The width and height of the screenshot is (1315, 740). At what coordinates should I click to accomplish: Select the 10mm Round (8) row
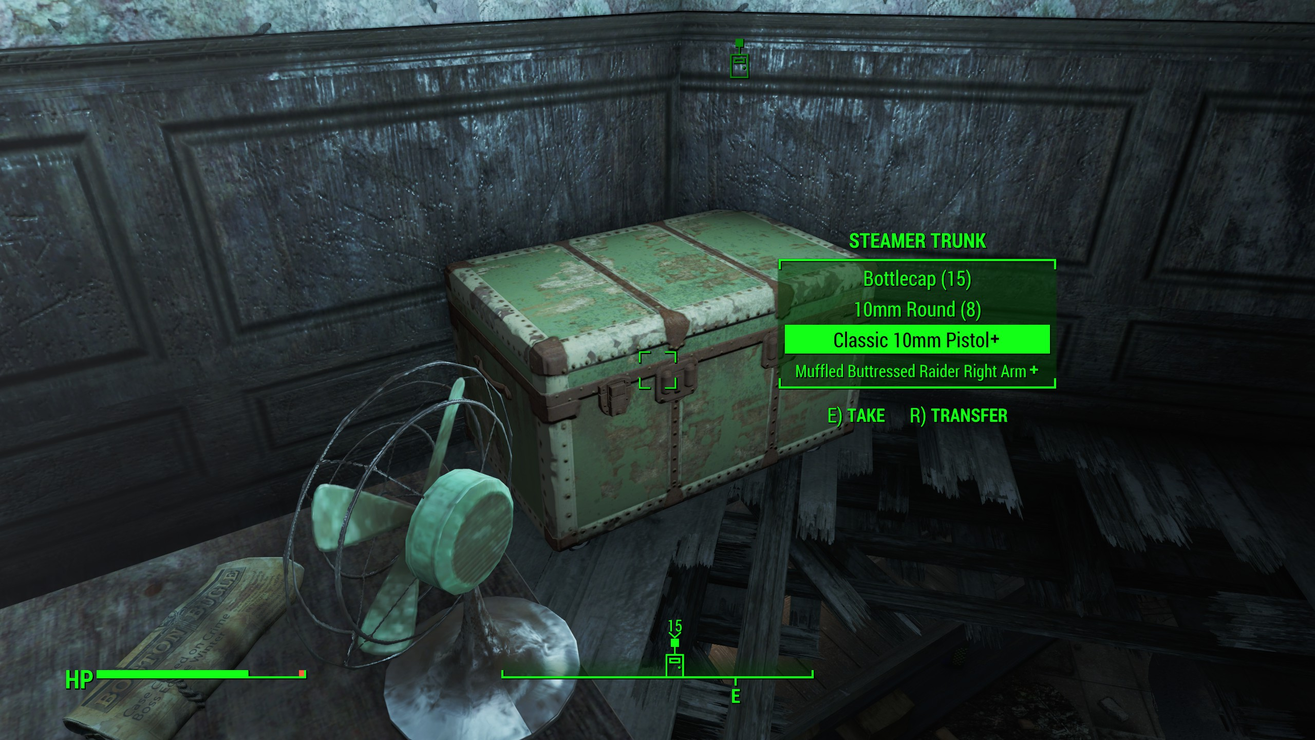916,310
